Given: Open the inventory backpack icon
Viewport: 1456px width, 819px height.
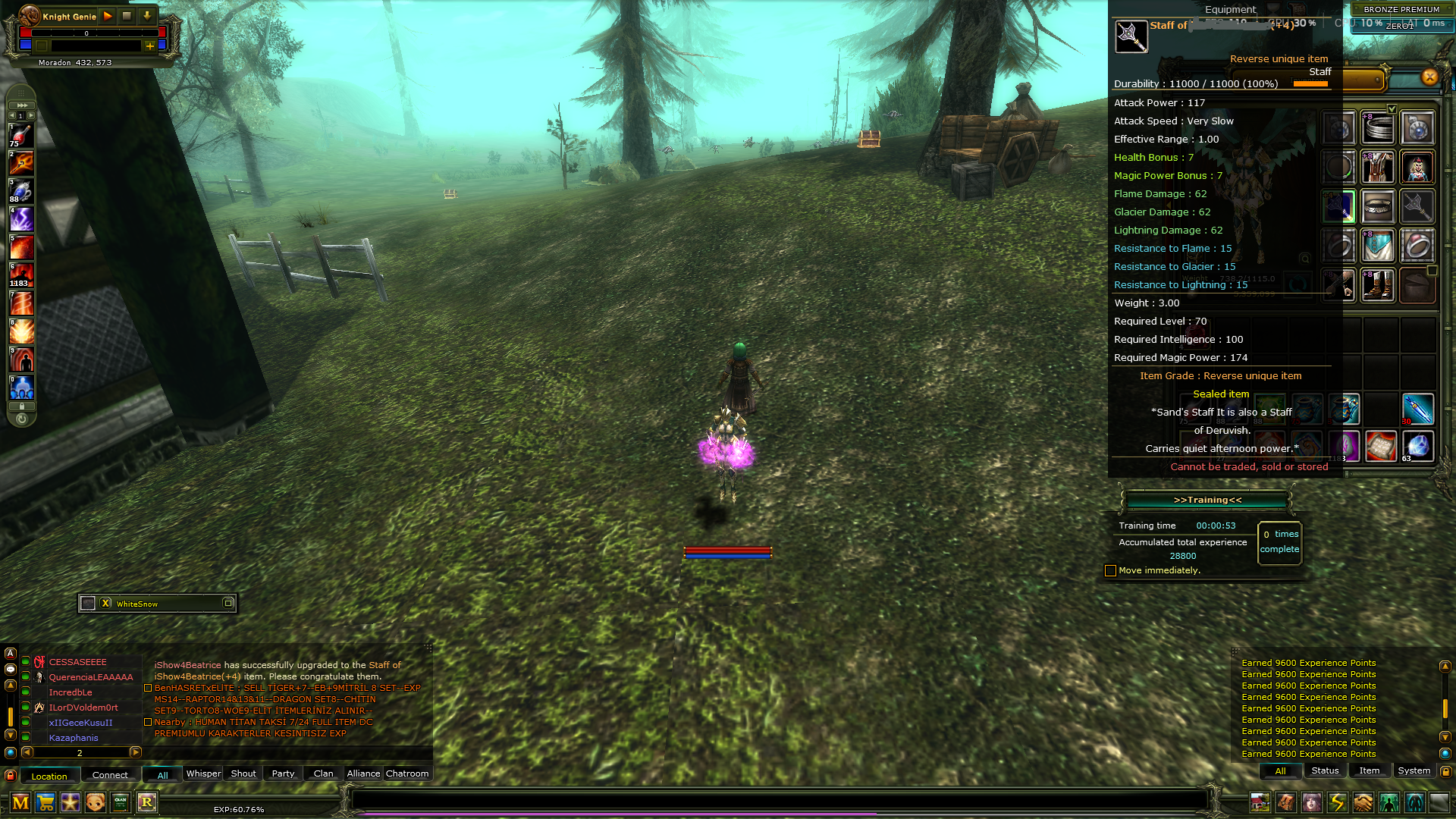Looking at the screenshot, I should click(x=1285, y=803).
